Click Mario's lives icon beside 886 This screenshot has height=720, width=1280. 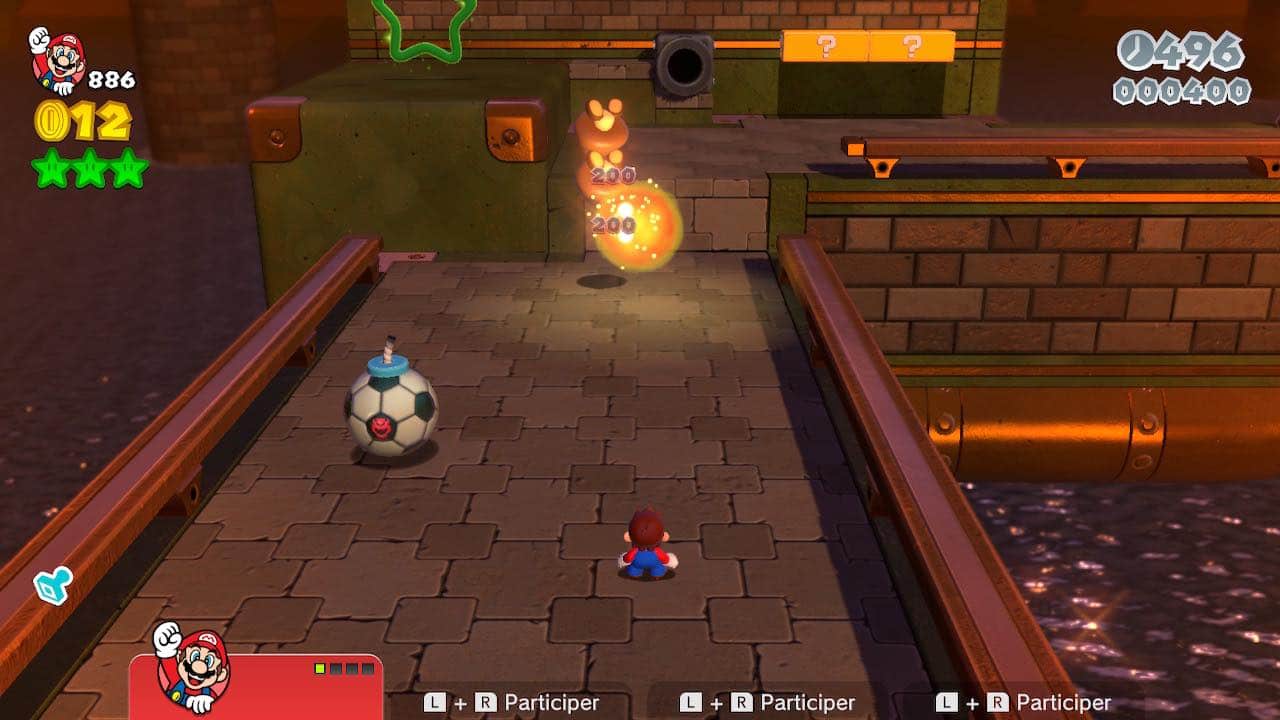point(58,60)
